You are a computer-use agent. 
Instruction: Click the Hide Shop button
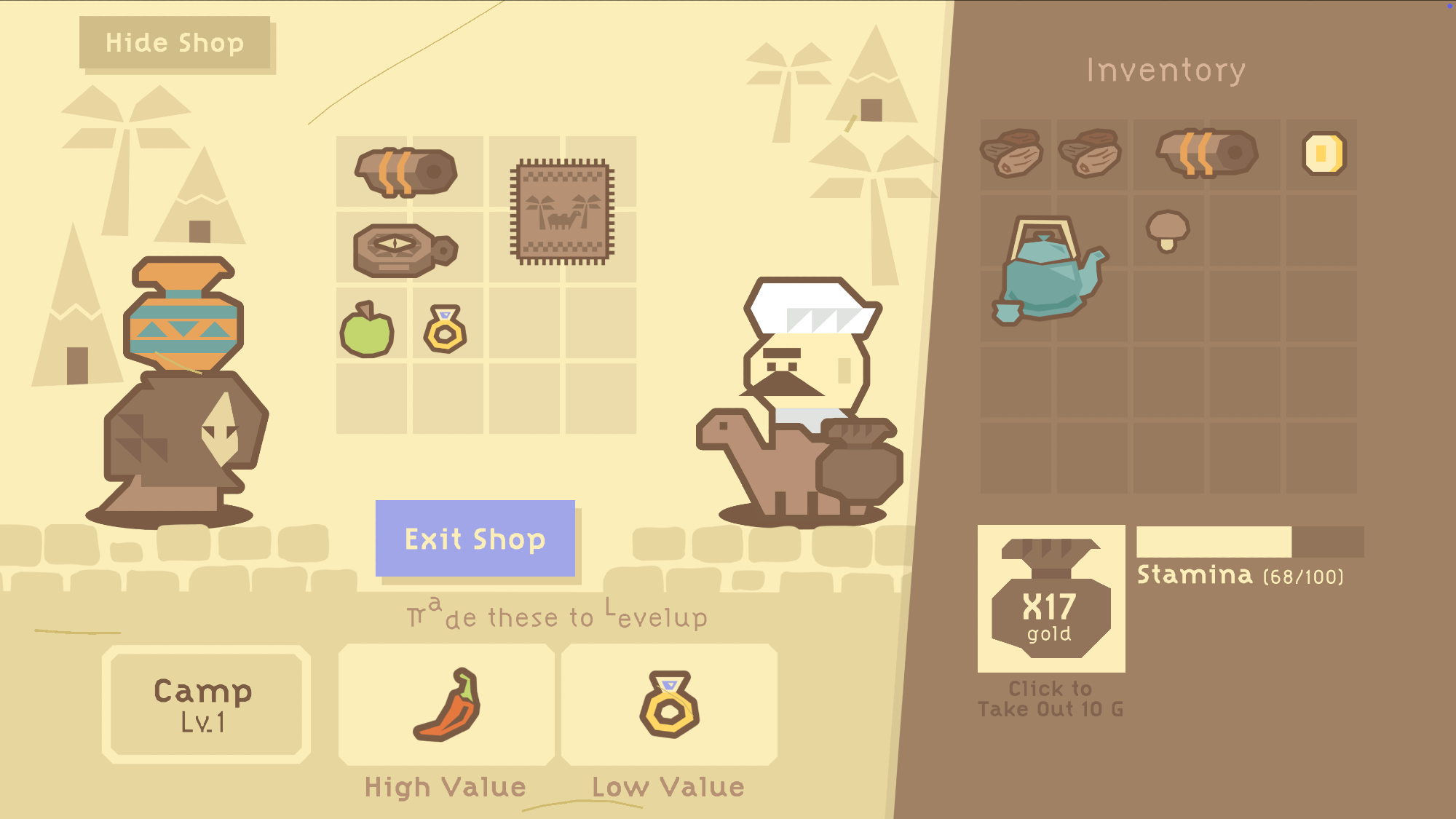click(x=175, y=43)
